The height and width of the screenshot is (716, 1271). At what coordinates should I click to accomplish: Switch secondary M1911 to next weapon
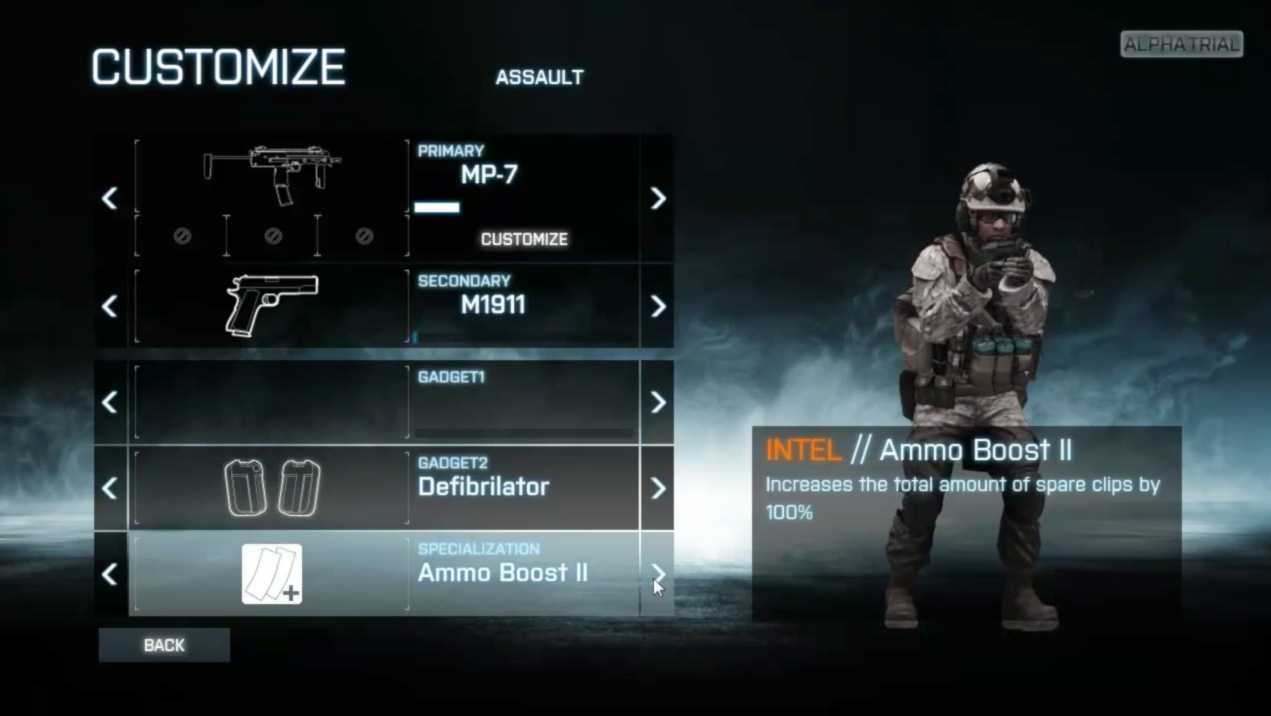(x=657, y=306)
